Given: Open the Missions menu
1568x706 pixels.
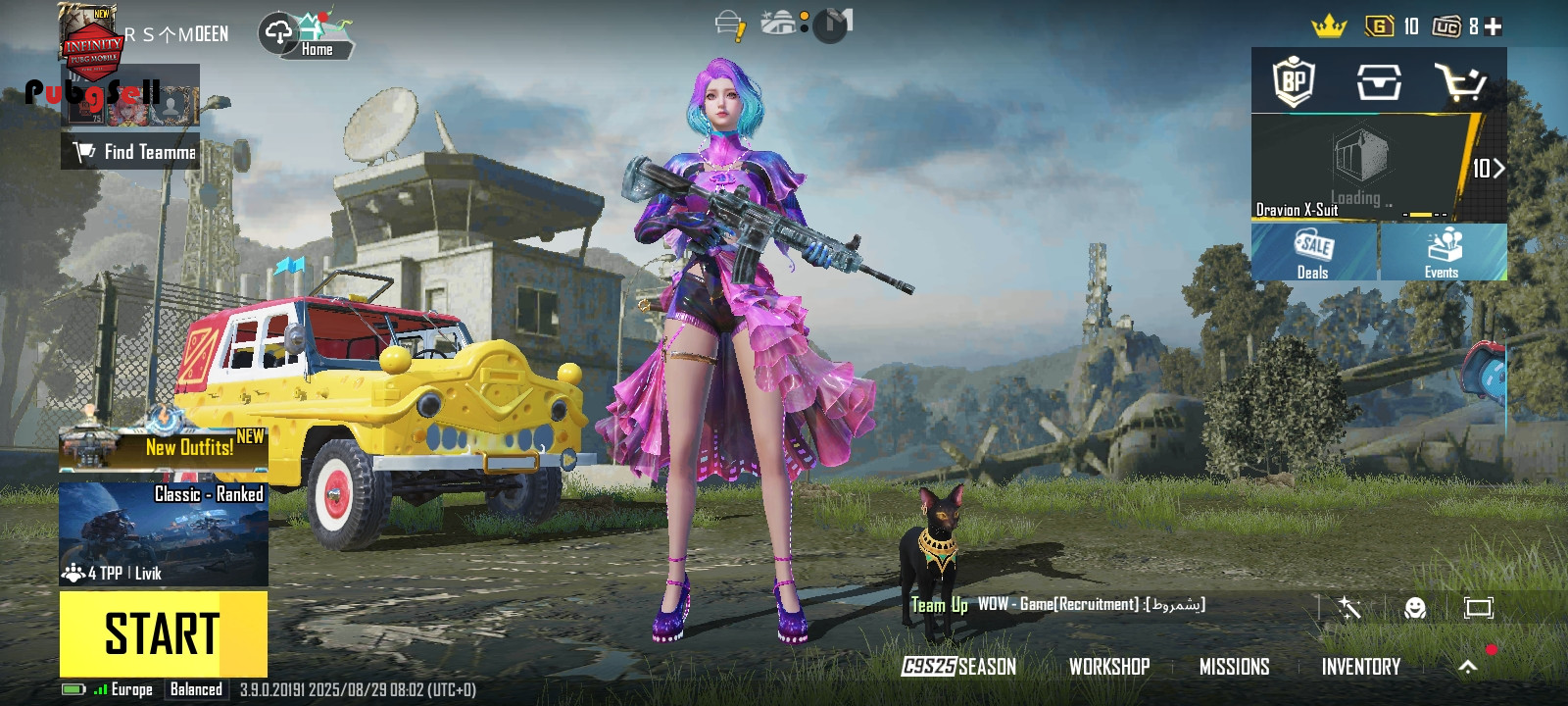Looking at the screenshot, I should coord(1234,667).
